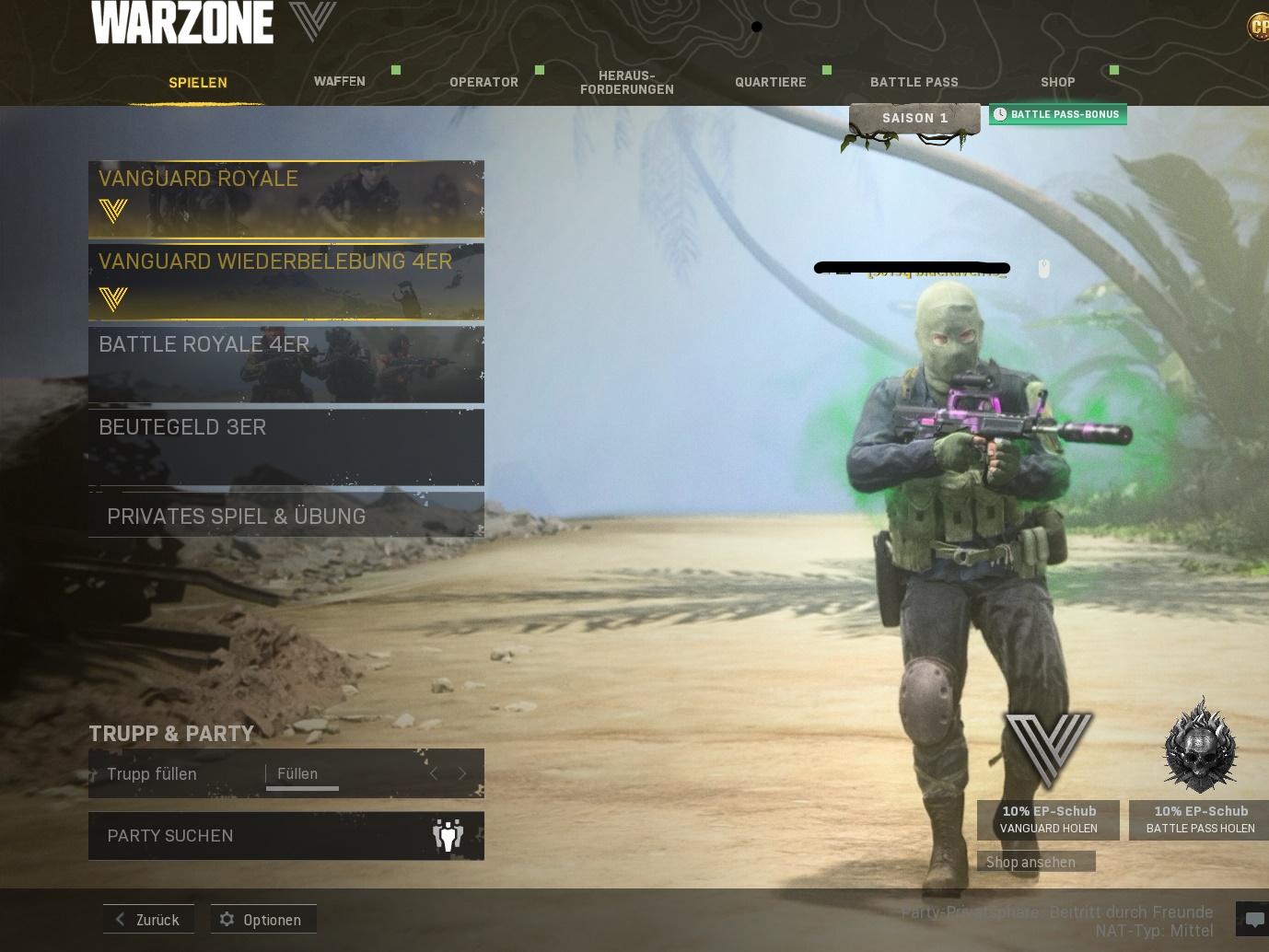
Task: Click the flaming skull emblem above "Battle Pass holen"
Action: click(1199, 746)
